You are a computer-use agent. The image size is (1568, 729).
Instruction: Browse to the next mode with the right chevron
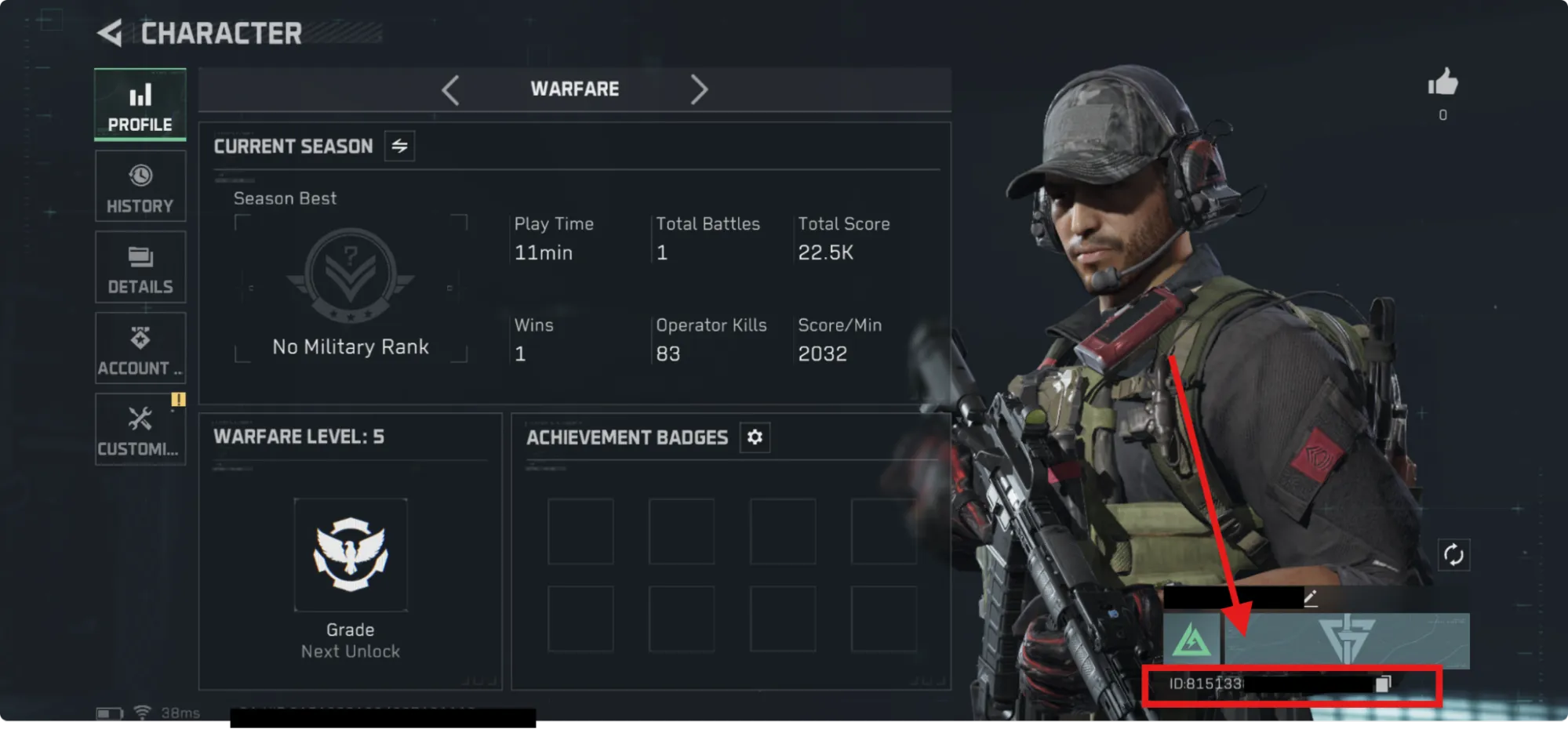coord(699,89)
